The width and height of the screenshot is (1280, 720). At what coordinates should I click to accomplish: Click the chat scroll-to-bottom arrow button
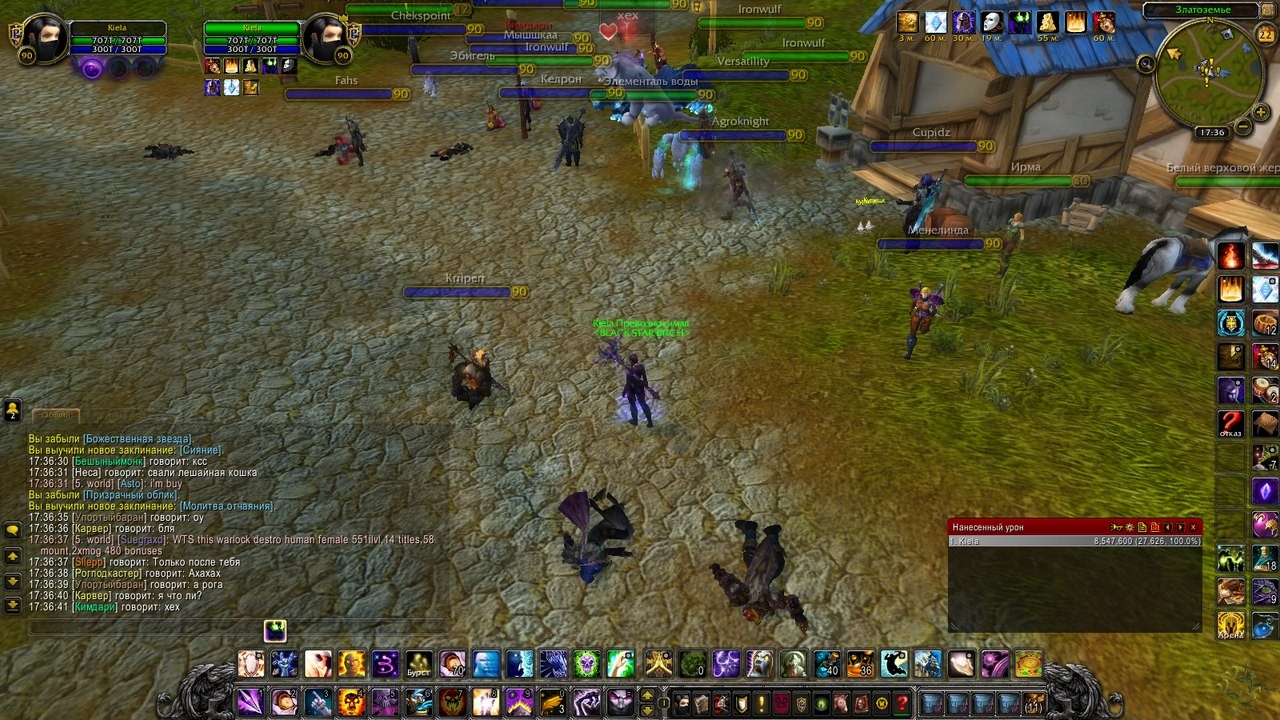pyautogui.click(x=13, y=605)
